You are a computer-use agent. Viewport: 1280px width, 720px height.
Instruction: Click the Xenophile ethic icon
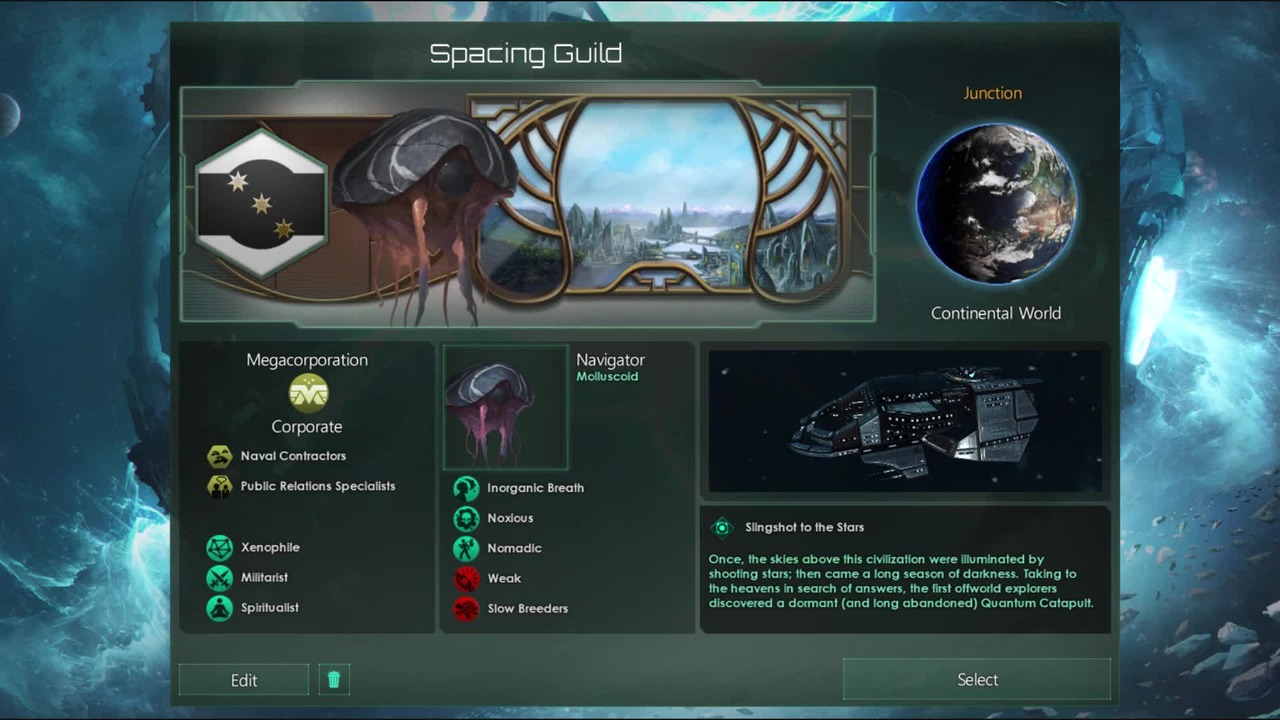(220, 548)
